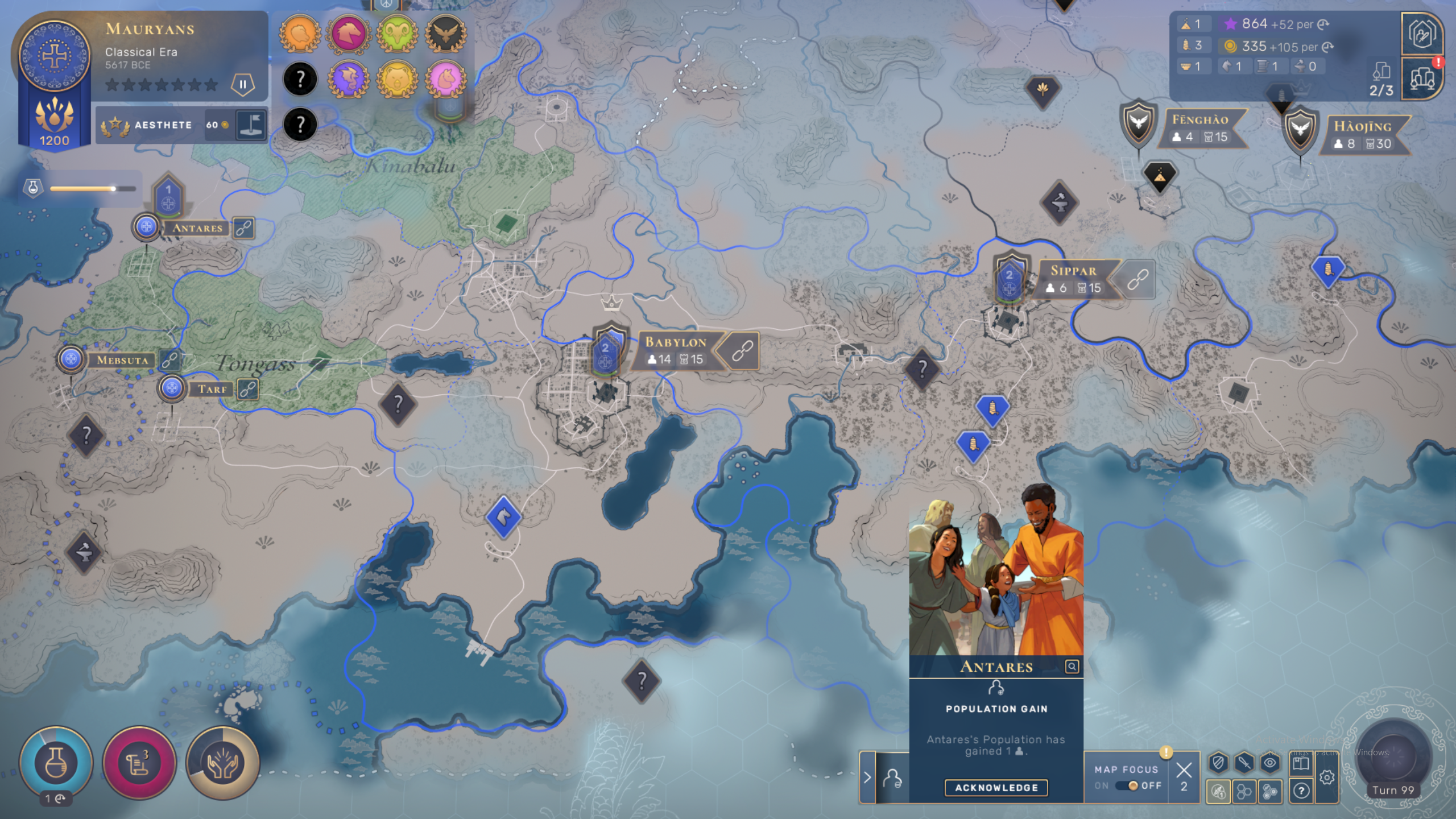The width and height of the screenshot is (1456, 819).
Task: Open the gear settings menu
Action: (x=1327, y=777)
